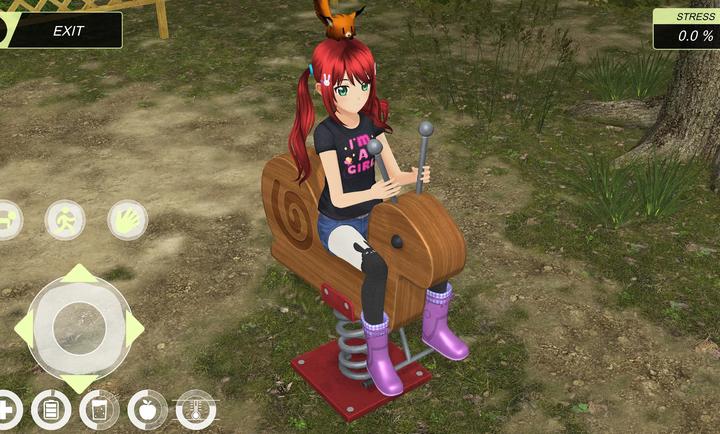The height and width of the screenshot is (434, 720).
Task: Tap the running figure action icon
Action: click(65, 219)
